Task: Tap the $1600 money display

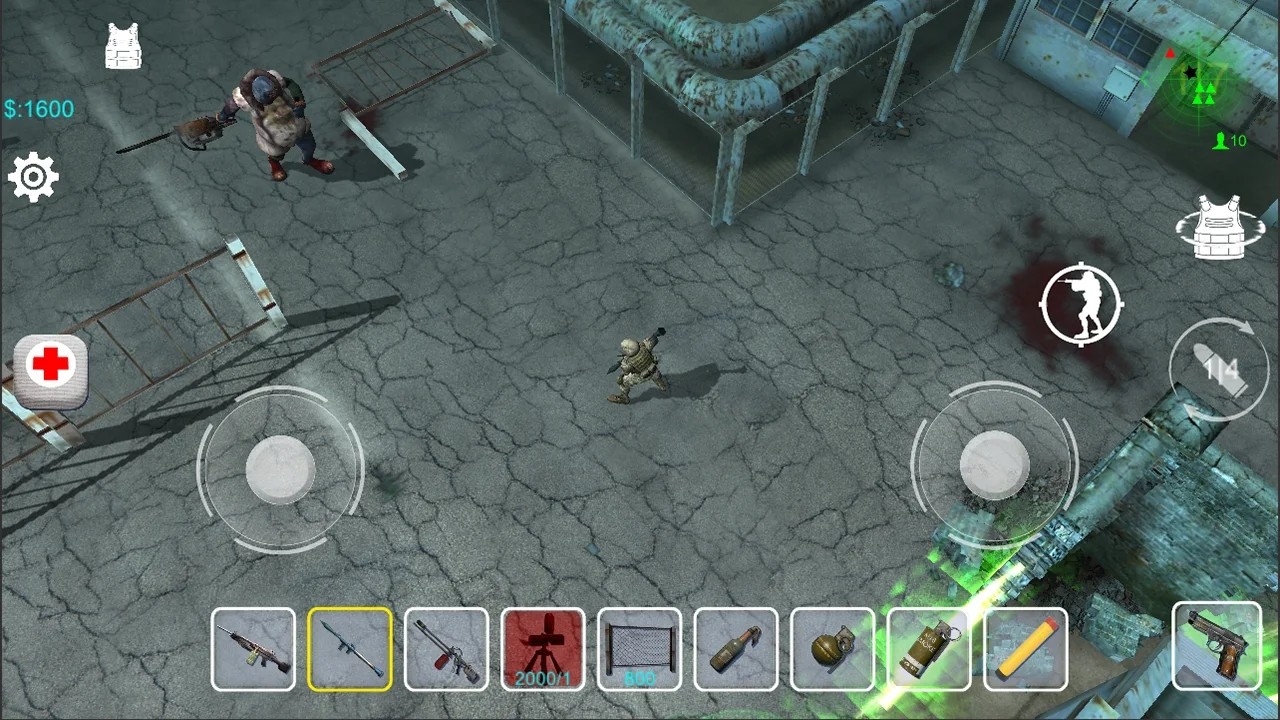Action: click(x=37, y=109)
